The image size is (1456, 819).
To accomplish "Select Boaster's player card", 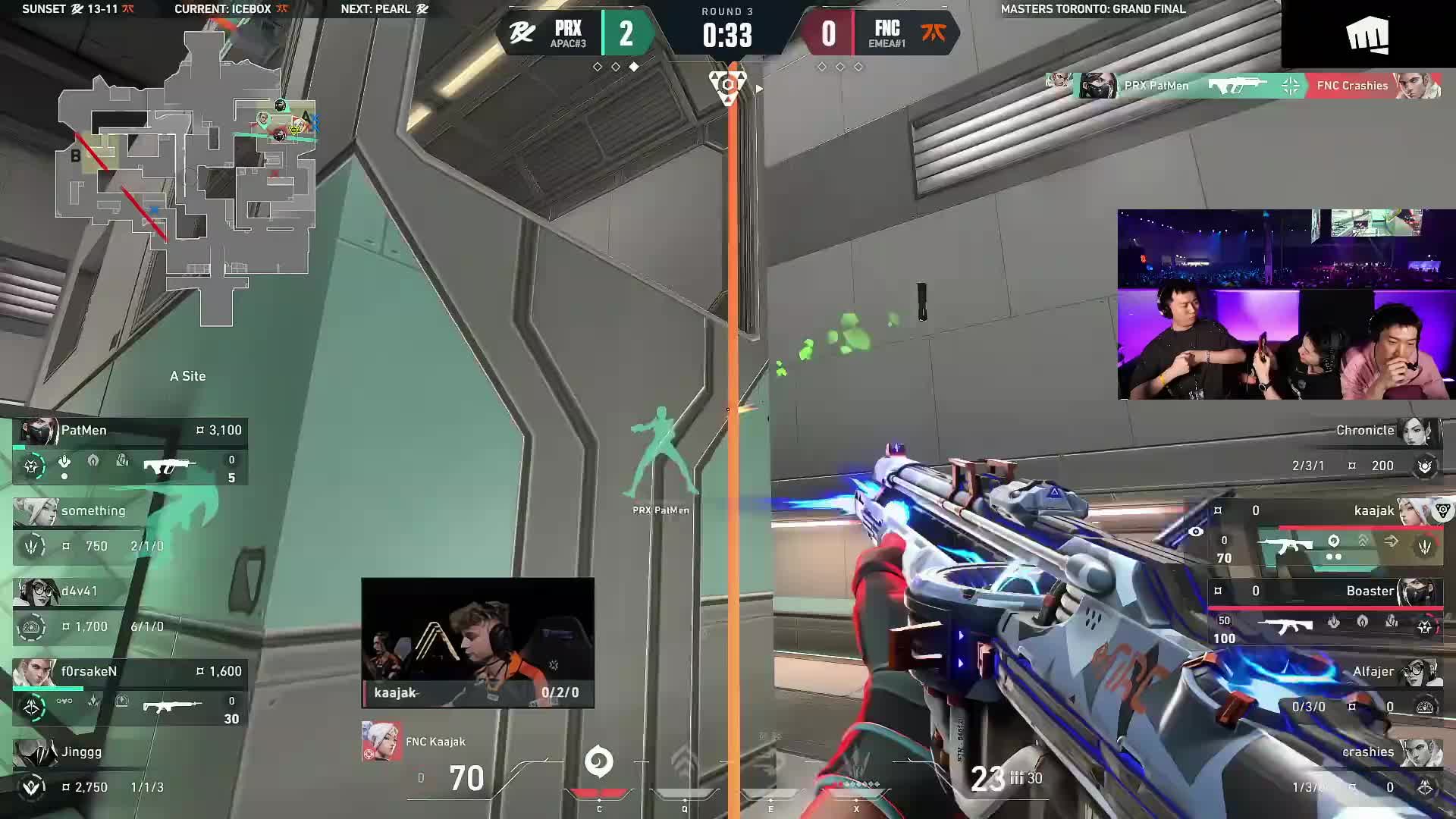I will tap(1326, 612).
